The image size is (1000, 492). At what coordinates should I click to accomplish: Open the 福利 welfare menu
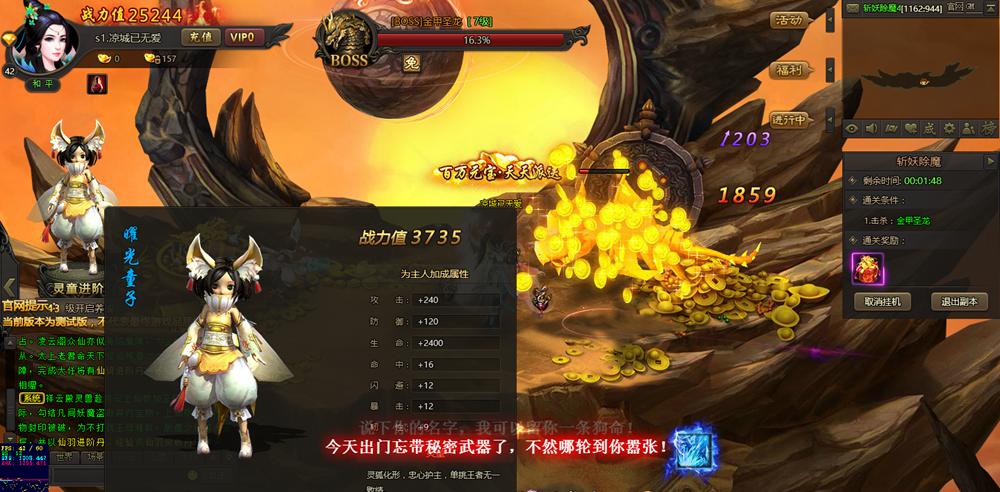click(789, 70)
